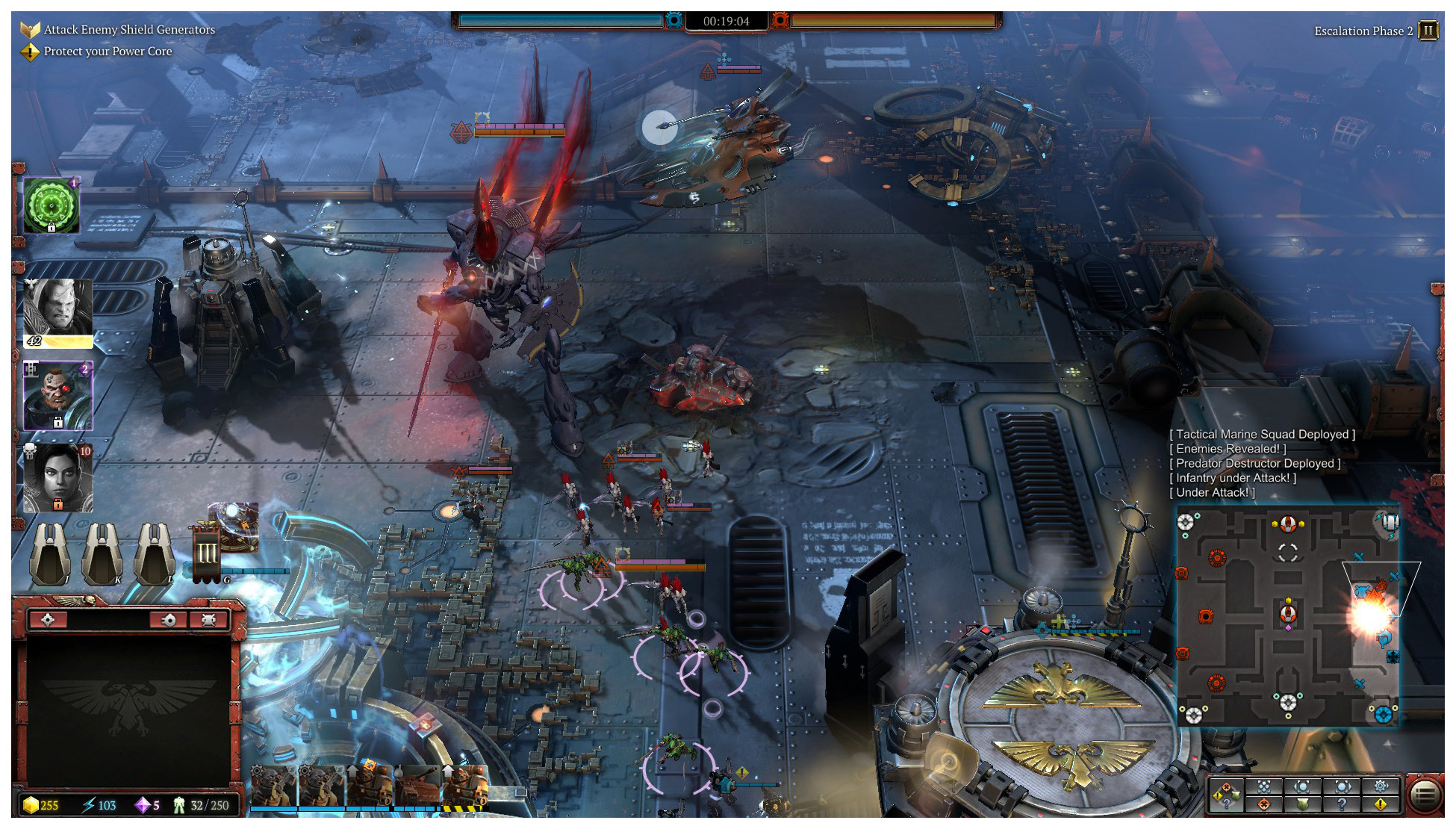Click the skull-and-crossbones button on unit panel

click(x=208, y=620)
